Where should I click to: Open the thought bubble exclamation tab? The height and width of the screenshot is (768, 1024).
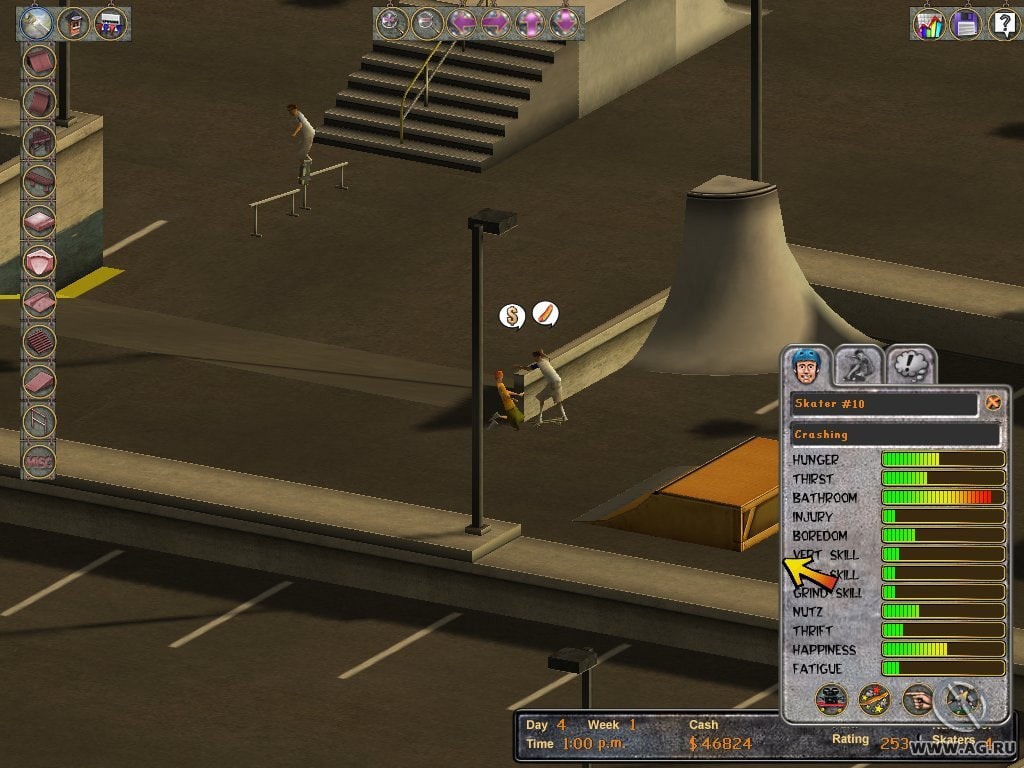coord(909,364)
